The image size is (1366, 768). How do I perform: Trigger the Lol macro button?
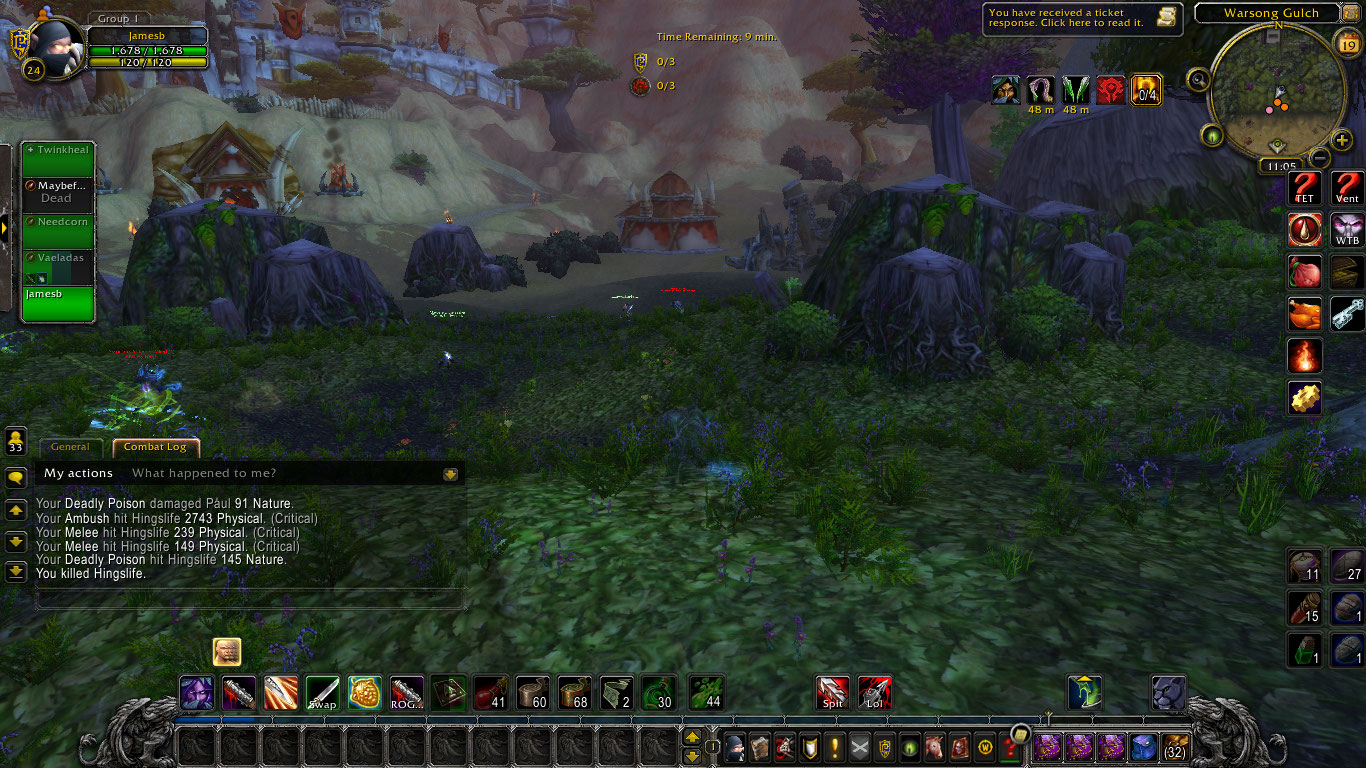point(875,693)
